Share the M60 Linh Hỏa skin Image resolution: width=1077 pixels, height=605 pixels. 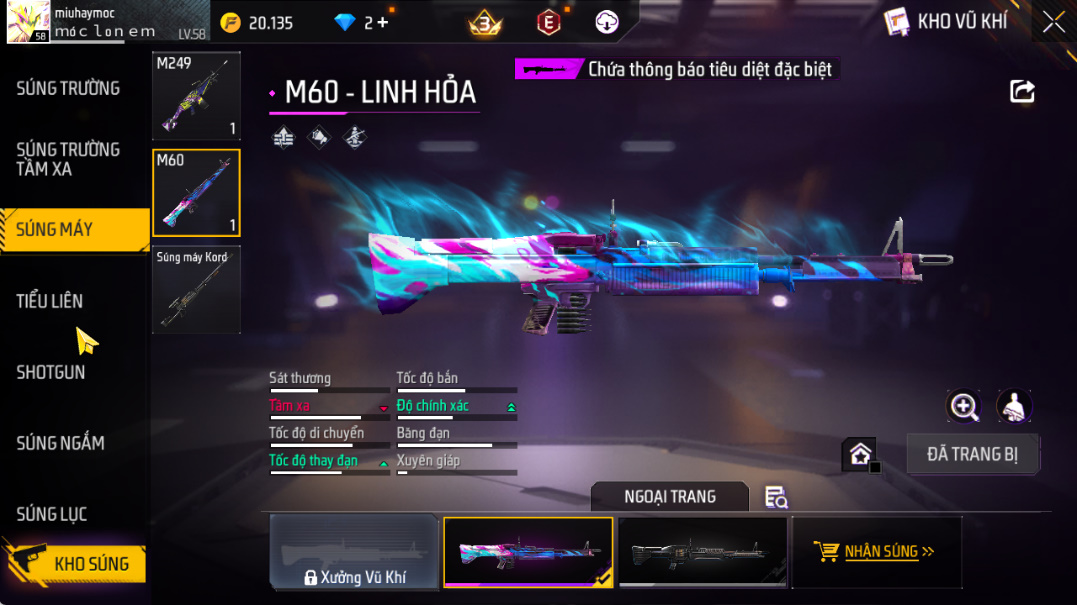[1022, 92]
